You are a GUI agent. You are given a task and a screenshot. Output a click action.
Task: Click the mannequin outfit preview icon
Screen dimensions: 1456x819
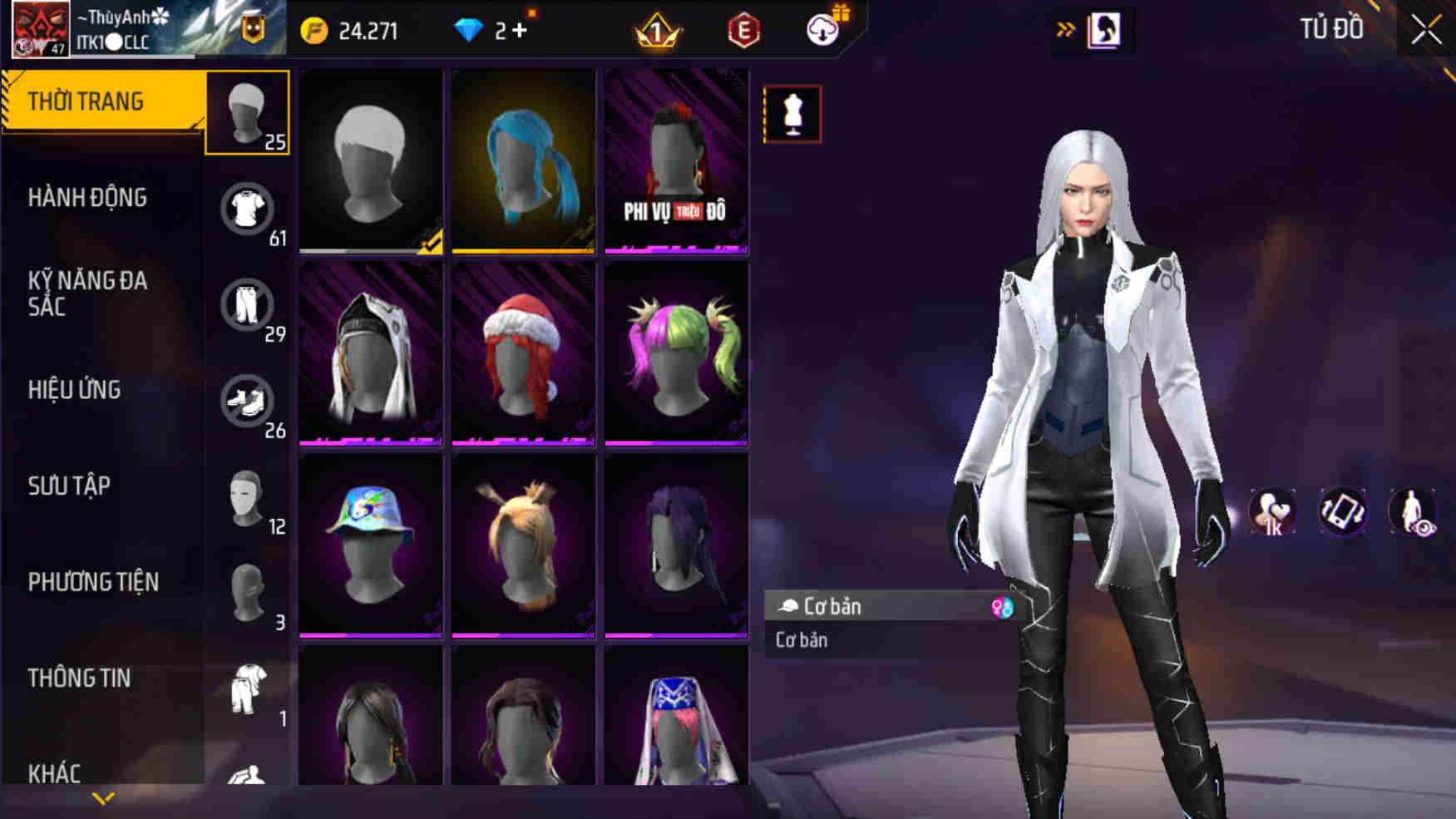pyautogui.click(x=791, y=115)
